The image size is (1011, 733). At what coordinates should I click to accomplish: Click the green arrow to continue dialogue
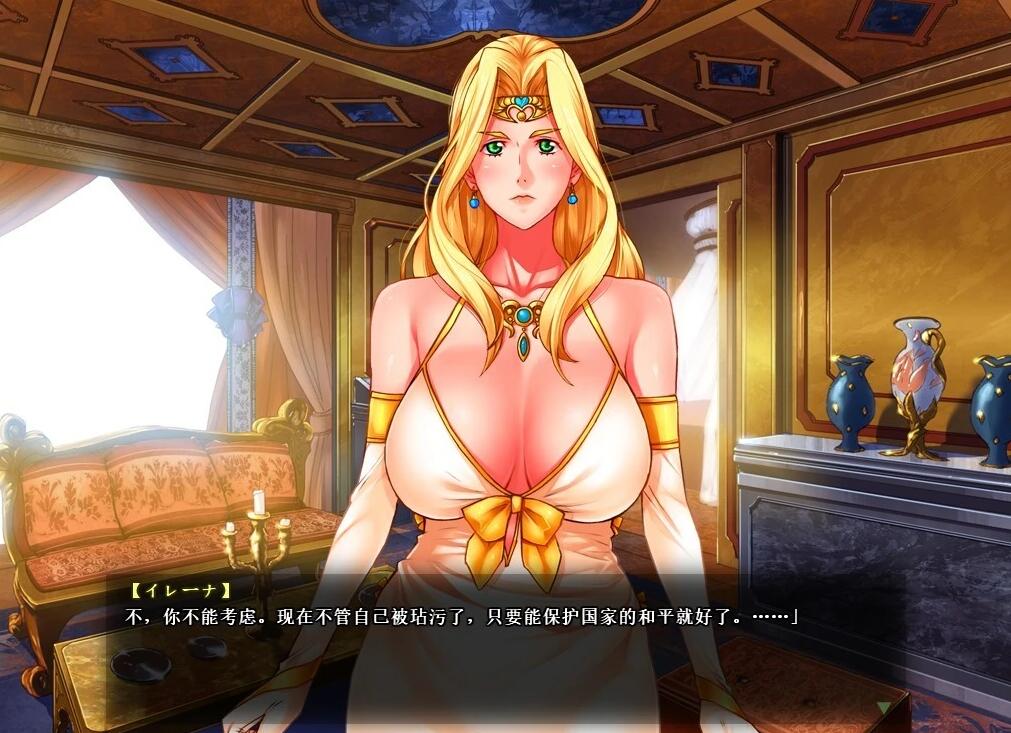pos(882,707)
